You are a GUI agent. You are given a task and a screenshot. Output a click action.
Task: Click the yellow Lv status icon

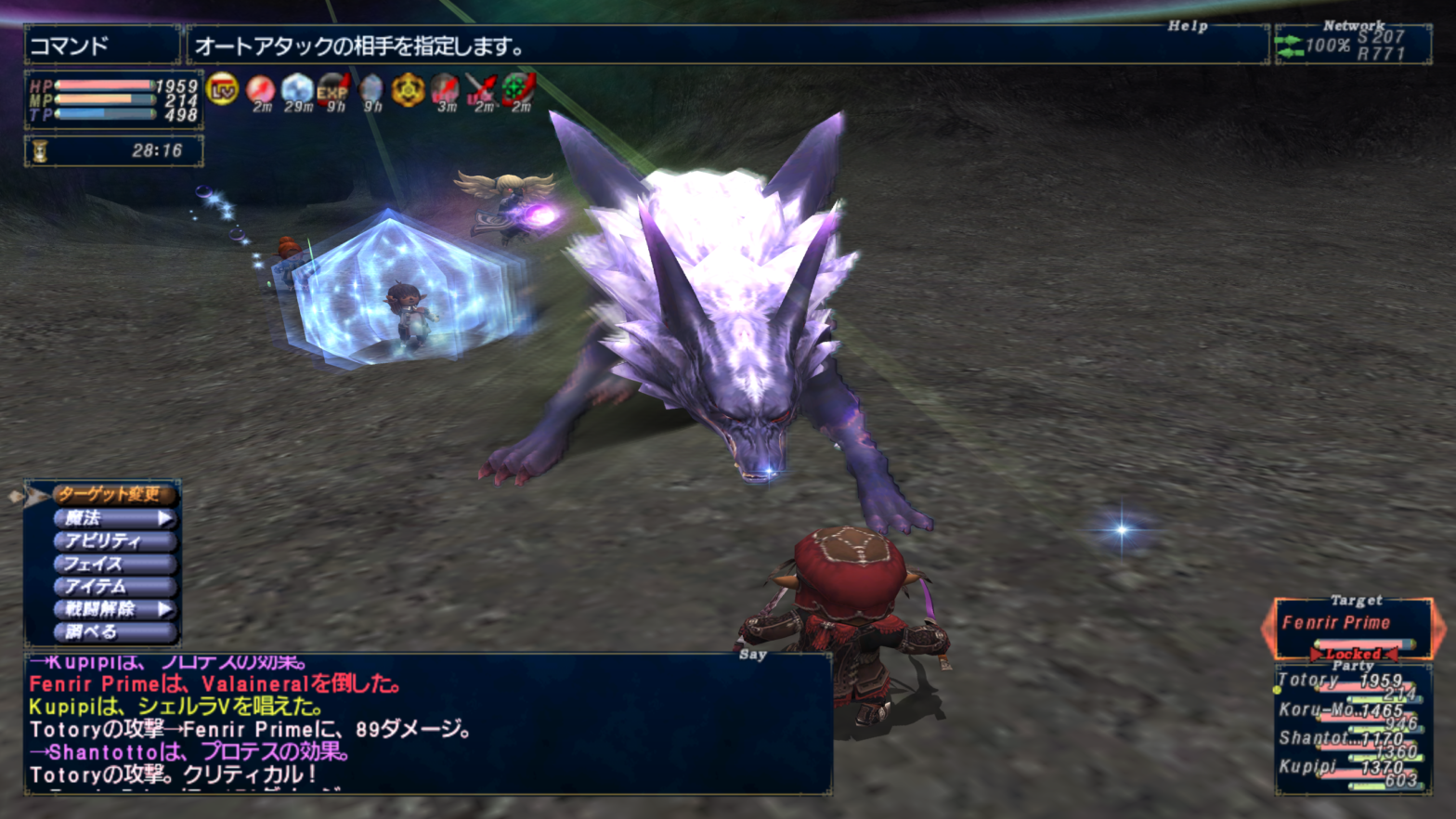click(223, 89)
